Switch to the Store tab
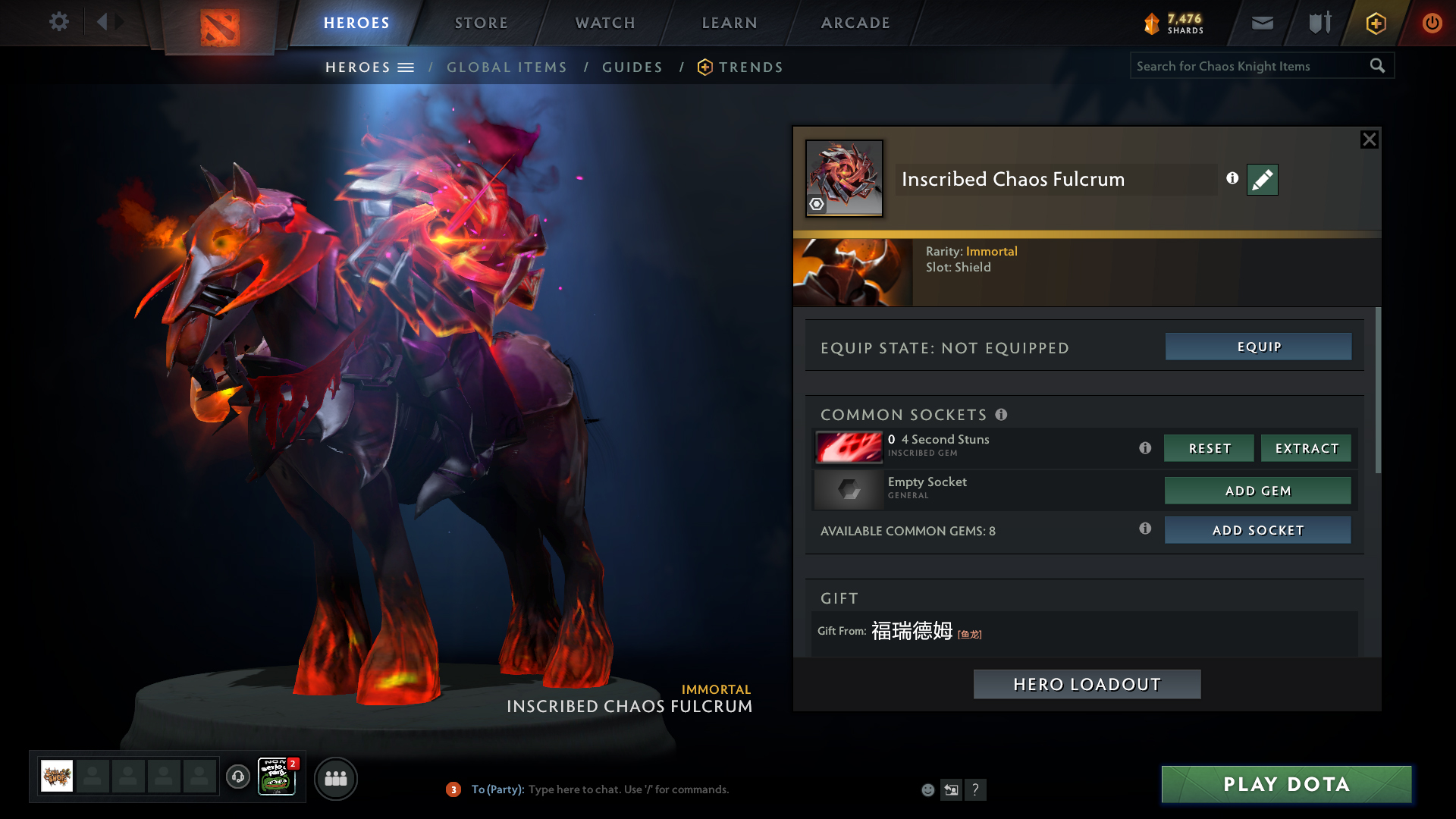Image resolution: width=1456 pixels, height=819 pixels. point(482,23)
